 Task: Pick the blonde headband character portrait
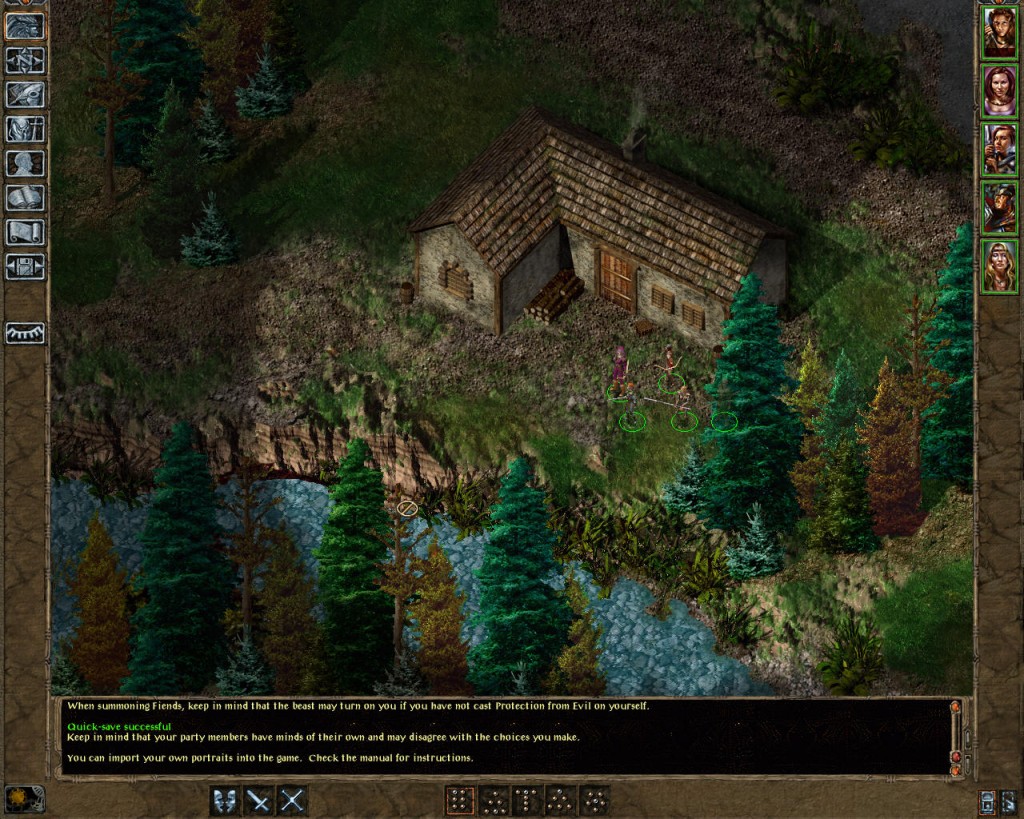coord(998,265)
